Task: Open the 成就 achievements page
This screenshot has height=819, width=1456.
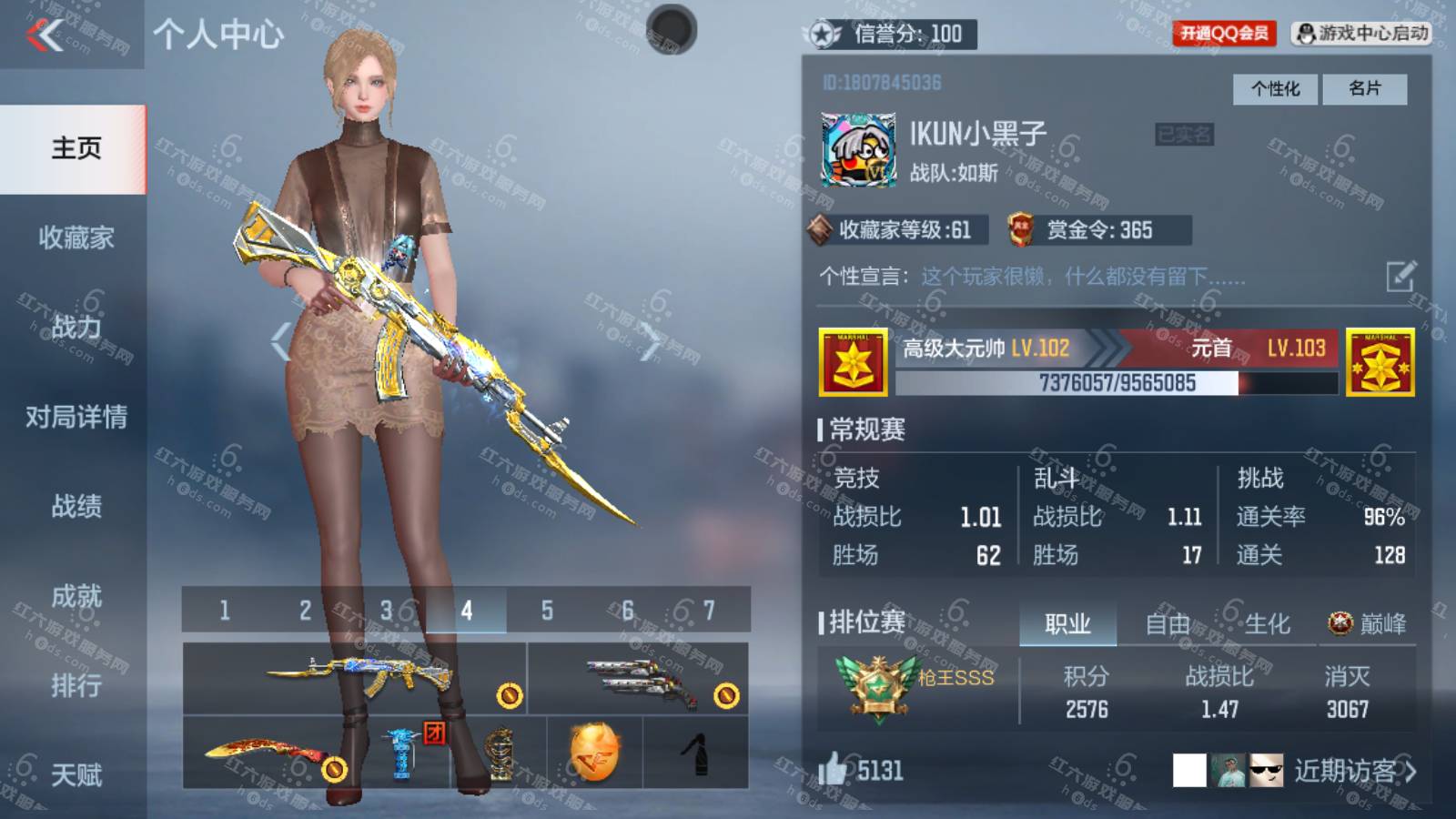Action: pyautogui.click(x=76, y=596)
